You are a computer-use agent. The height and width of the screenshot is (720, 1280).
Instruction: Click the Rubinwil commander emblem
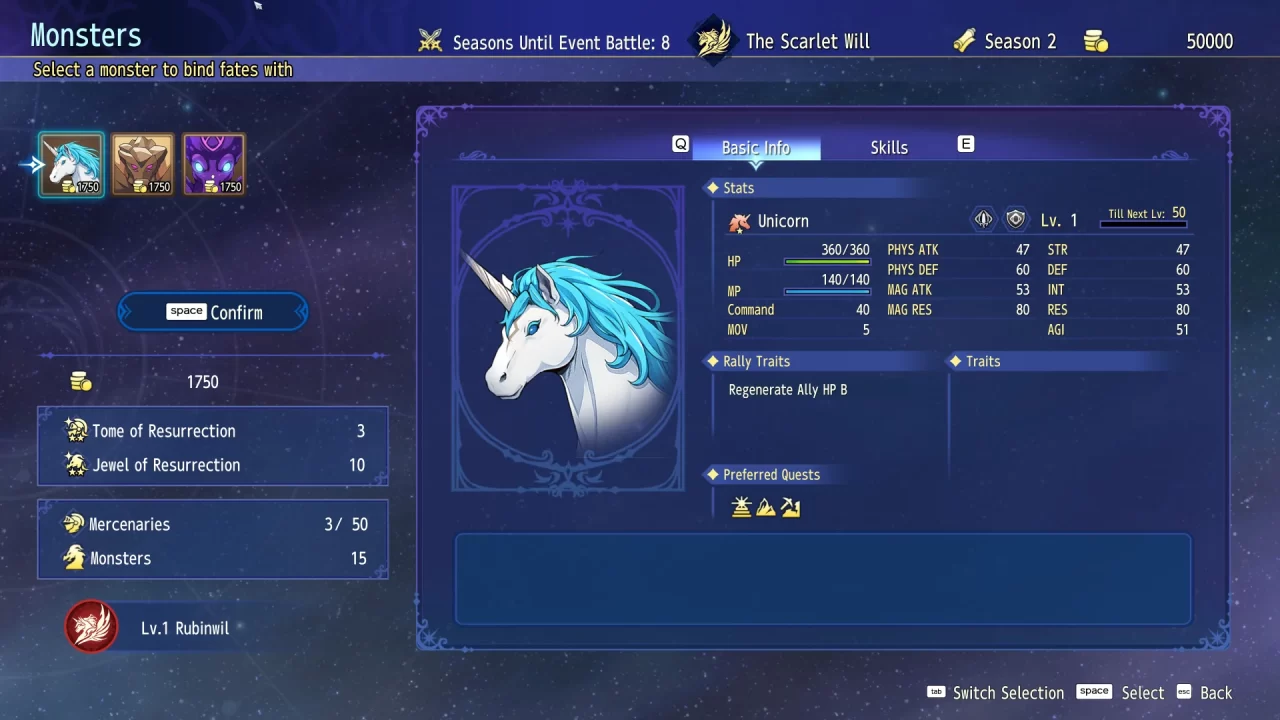click(x=91, y=628)
